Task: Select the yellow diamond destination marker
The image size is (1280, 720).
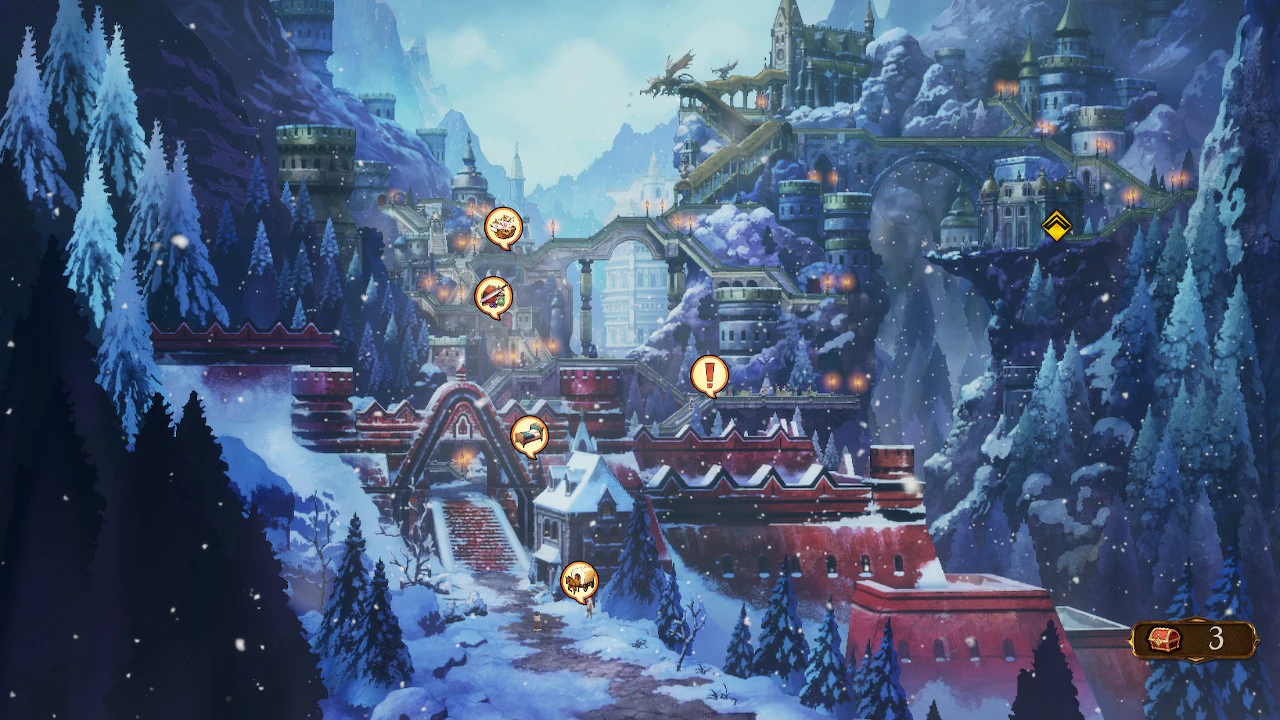Action: (x=1056, y=226)
